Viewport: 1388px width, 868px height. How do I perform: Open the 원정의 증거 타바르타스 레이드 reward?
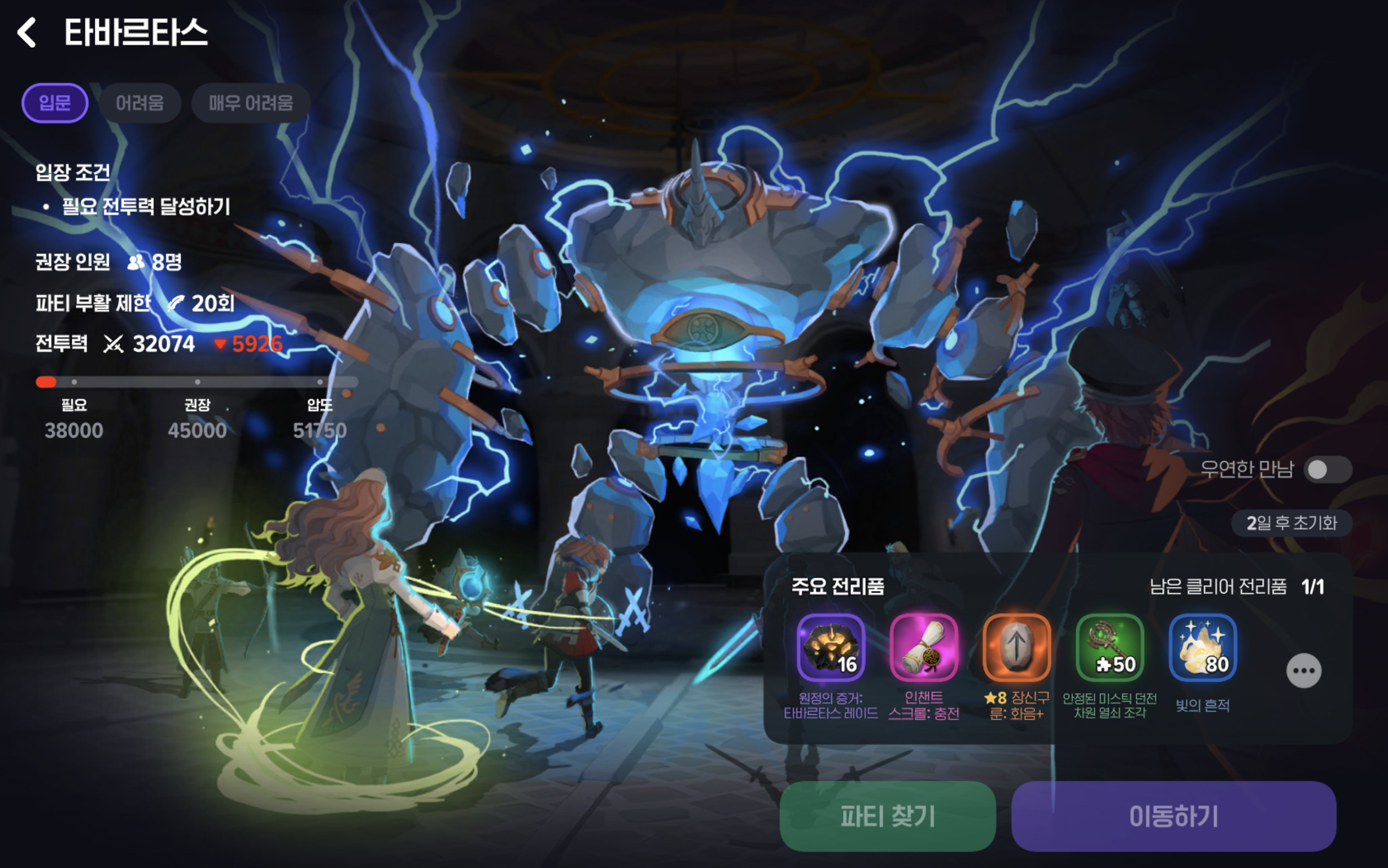pos(831,647)
